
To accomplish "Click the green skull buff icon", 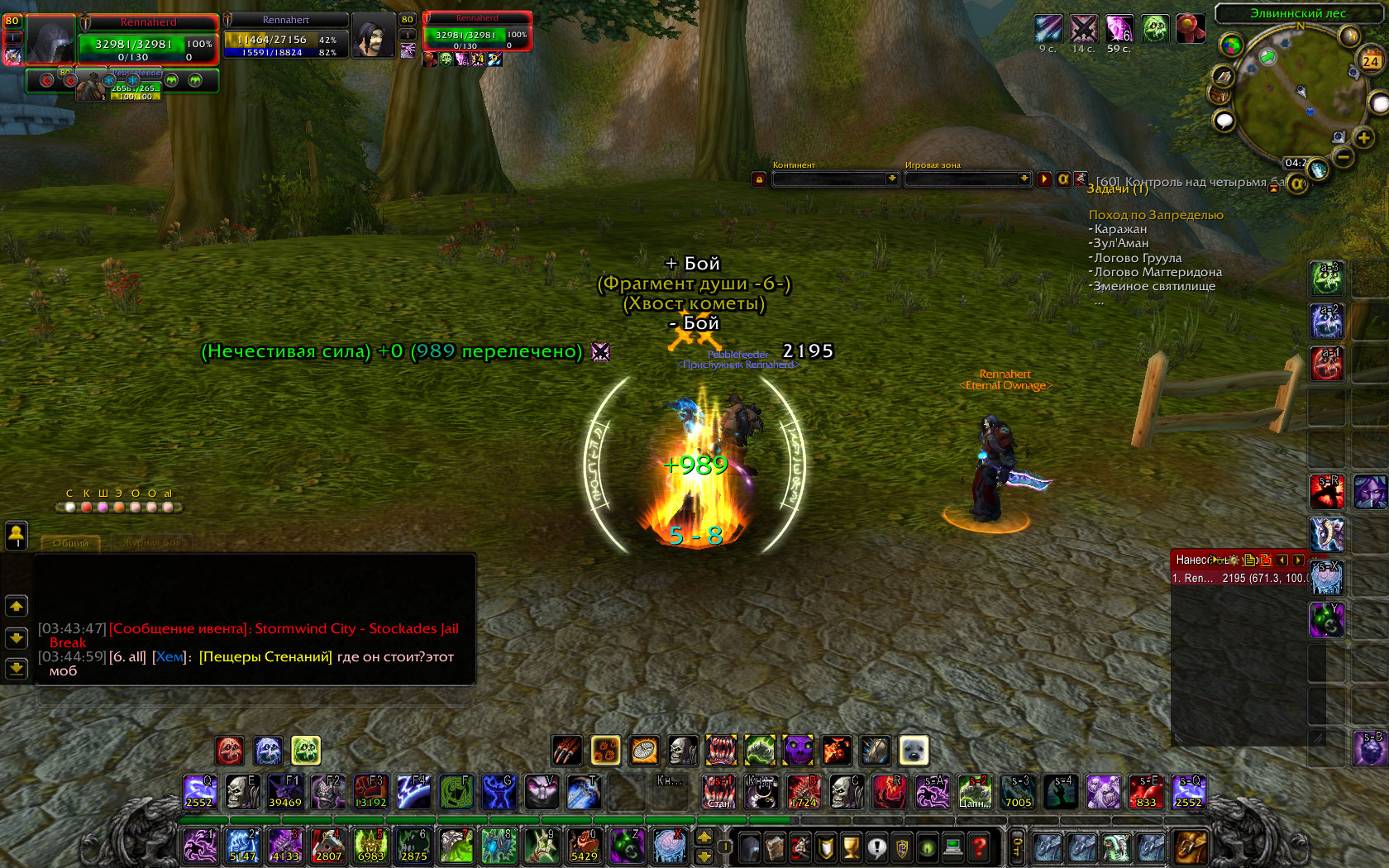I will pos(1155,29).
